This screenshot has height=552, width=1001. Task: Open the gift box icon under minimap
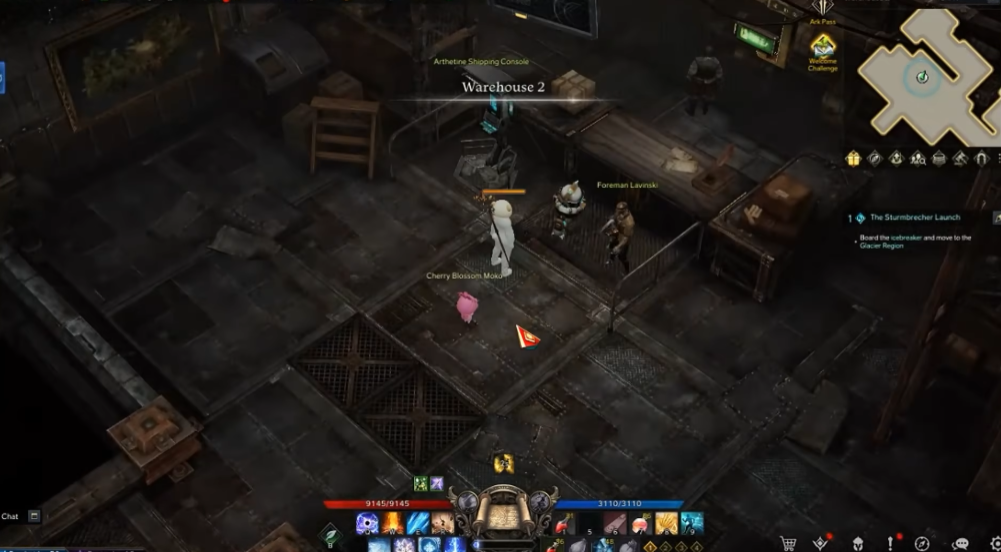tap(853, 158)
